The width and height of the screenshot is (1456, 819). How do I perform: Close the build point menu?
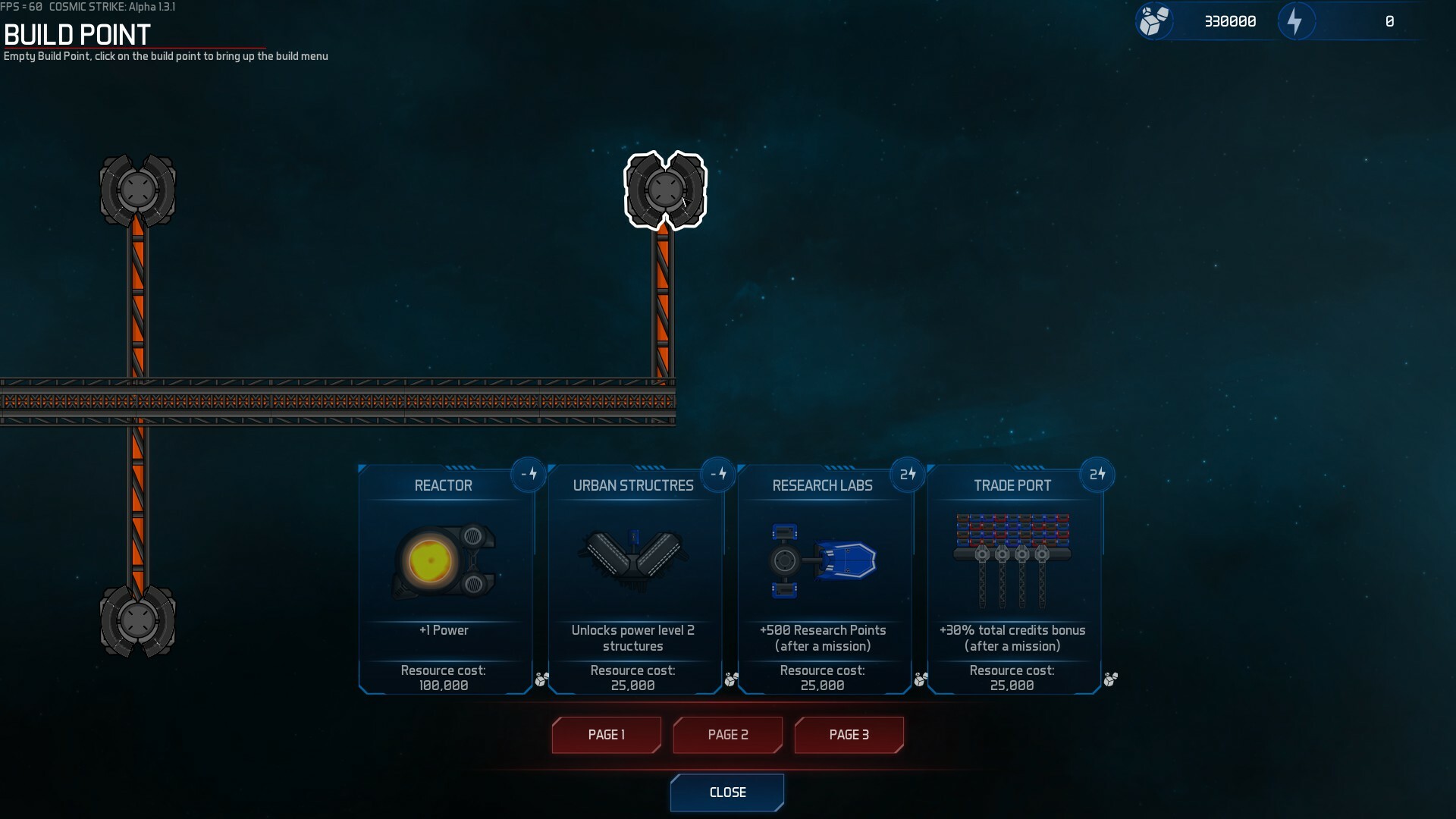(727, 792)
